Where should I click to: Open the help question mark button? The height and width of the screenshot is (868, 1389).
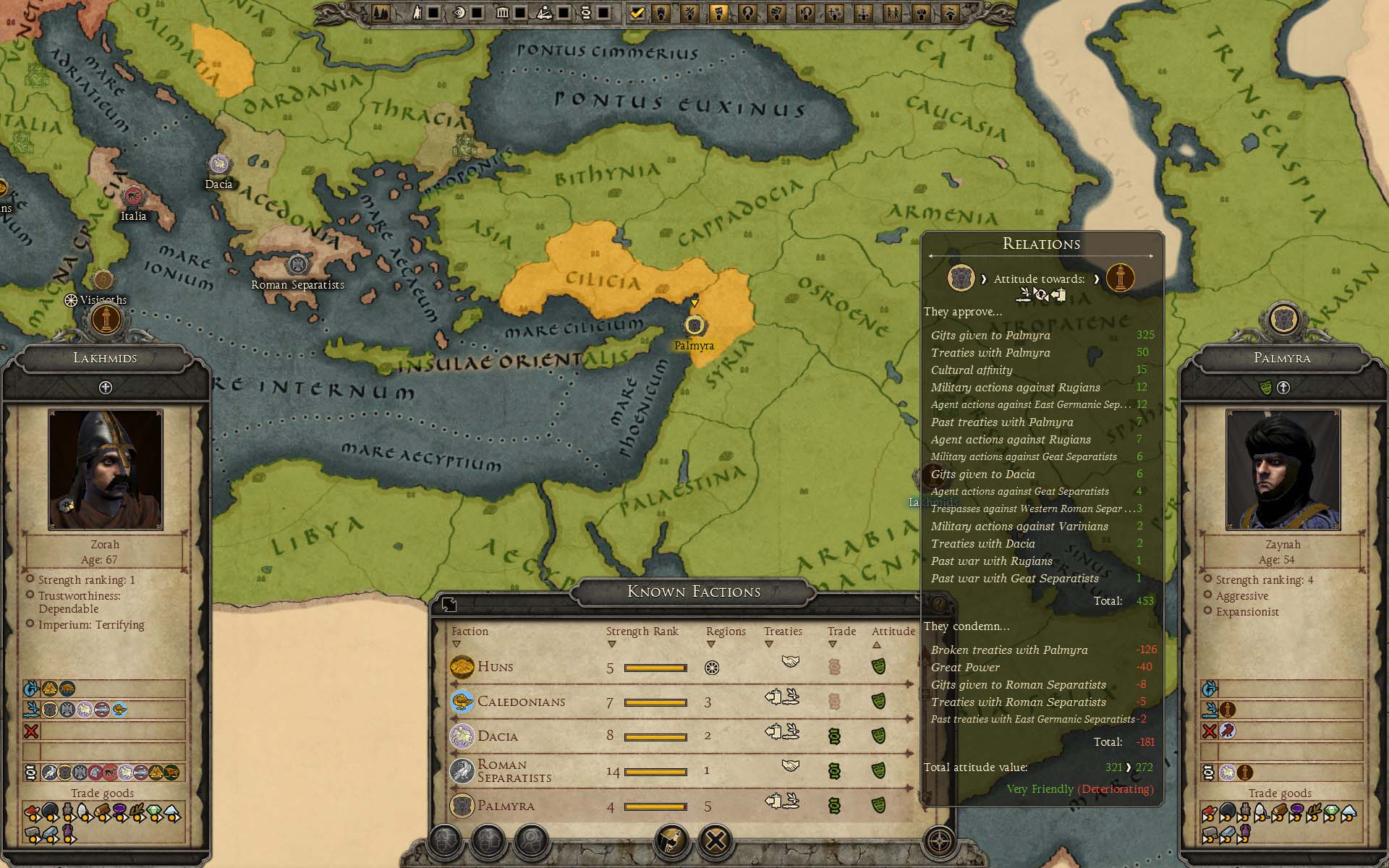[x=938, y=604]
